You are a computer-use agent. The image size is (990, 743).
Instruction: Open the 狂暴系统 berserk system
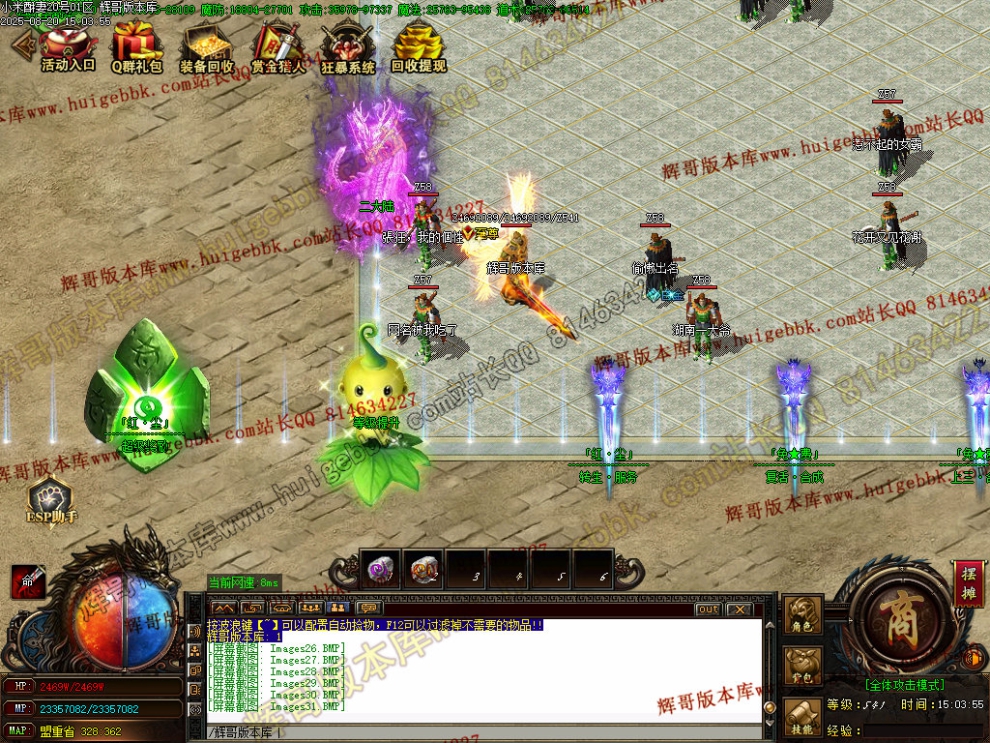tap(348, 47)
